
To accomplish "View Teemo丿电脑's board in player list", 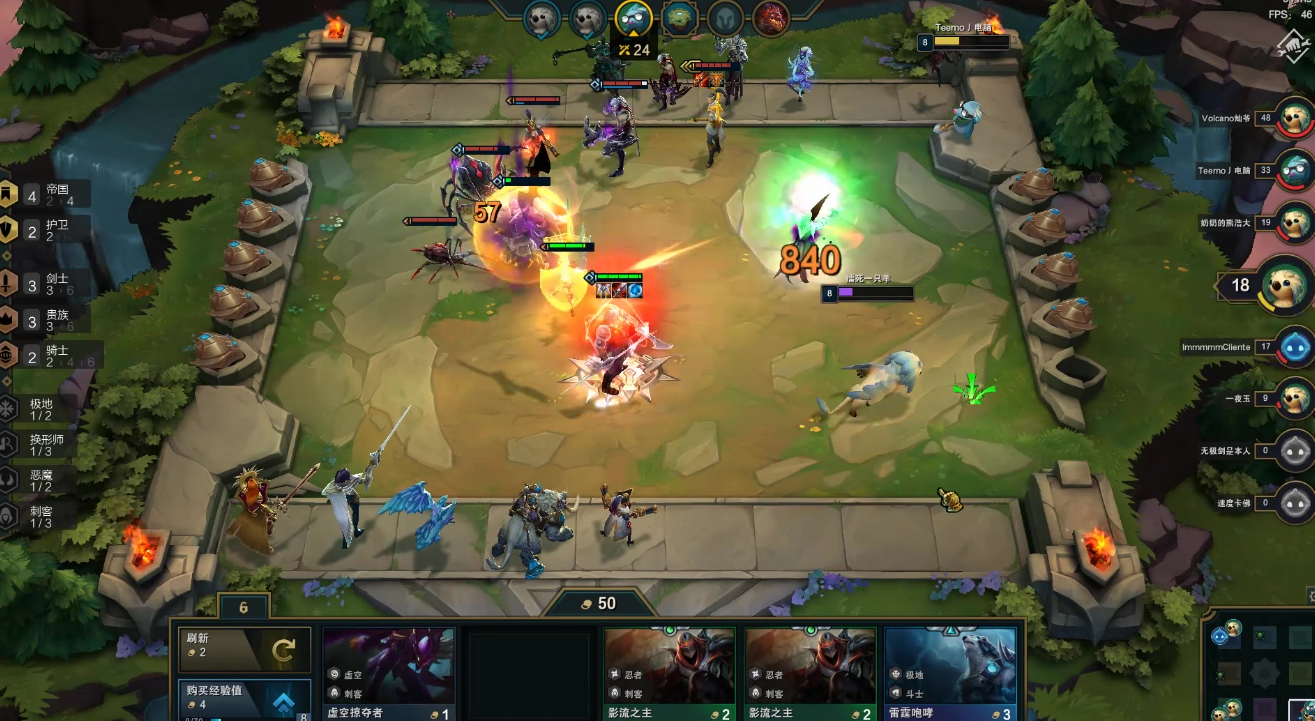I will click(x=1296, y=171).
